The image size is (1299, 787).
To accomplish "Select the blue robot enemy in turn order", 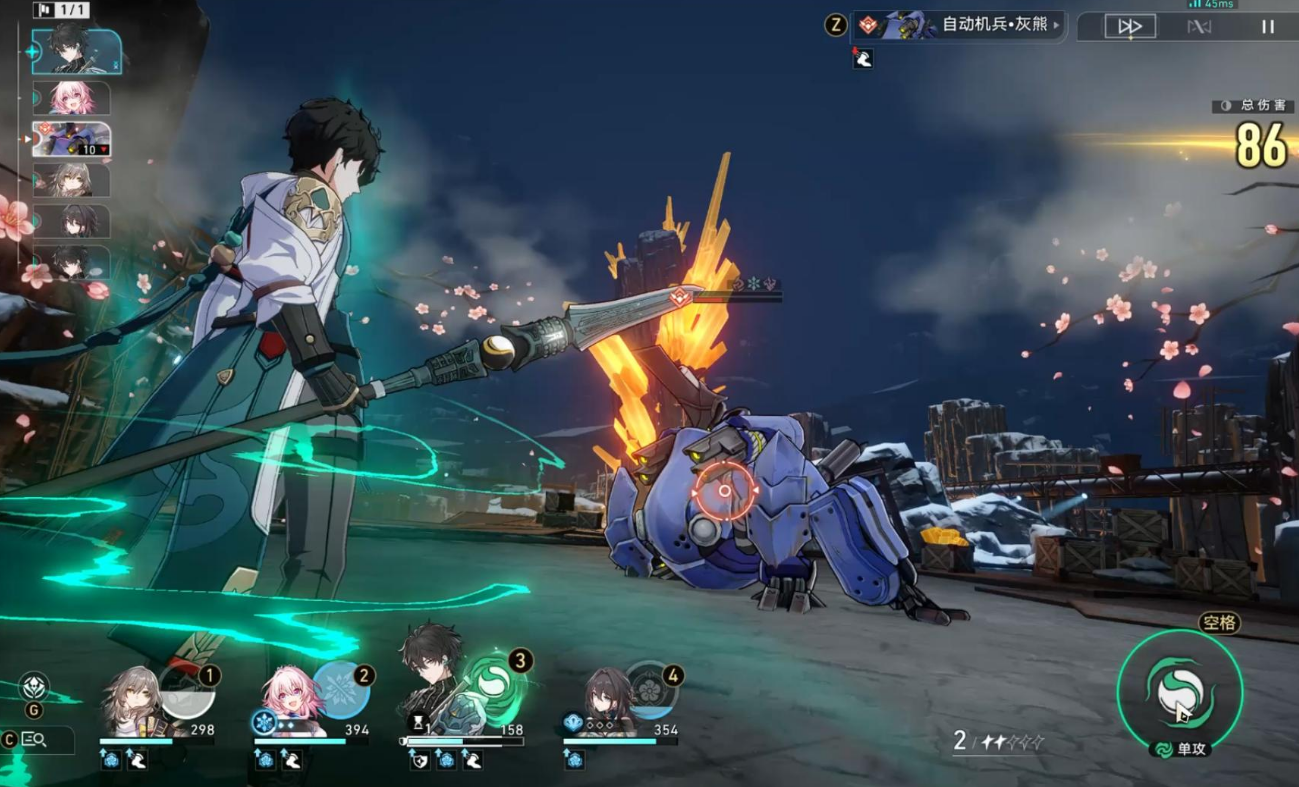I will tap(72, 139).
